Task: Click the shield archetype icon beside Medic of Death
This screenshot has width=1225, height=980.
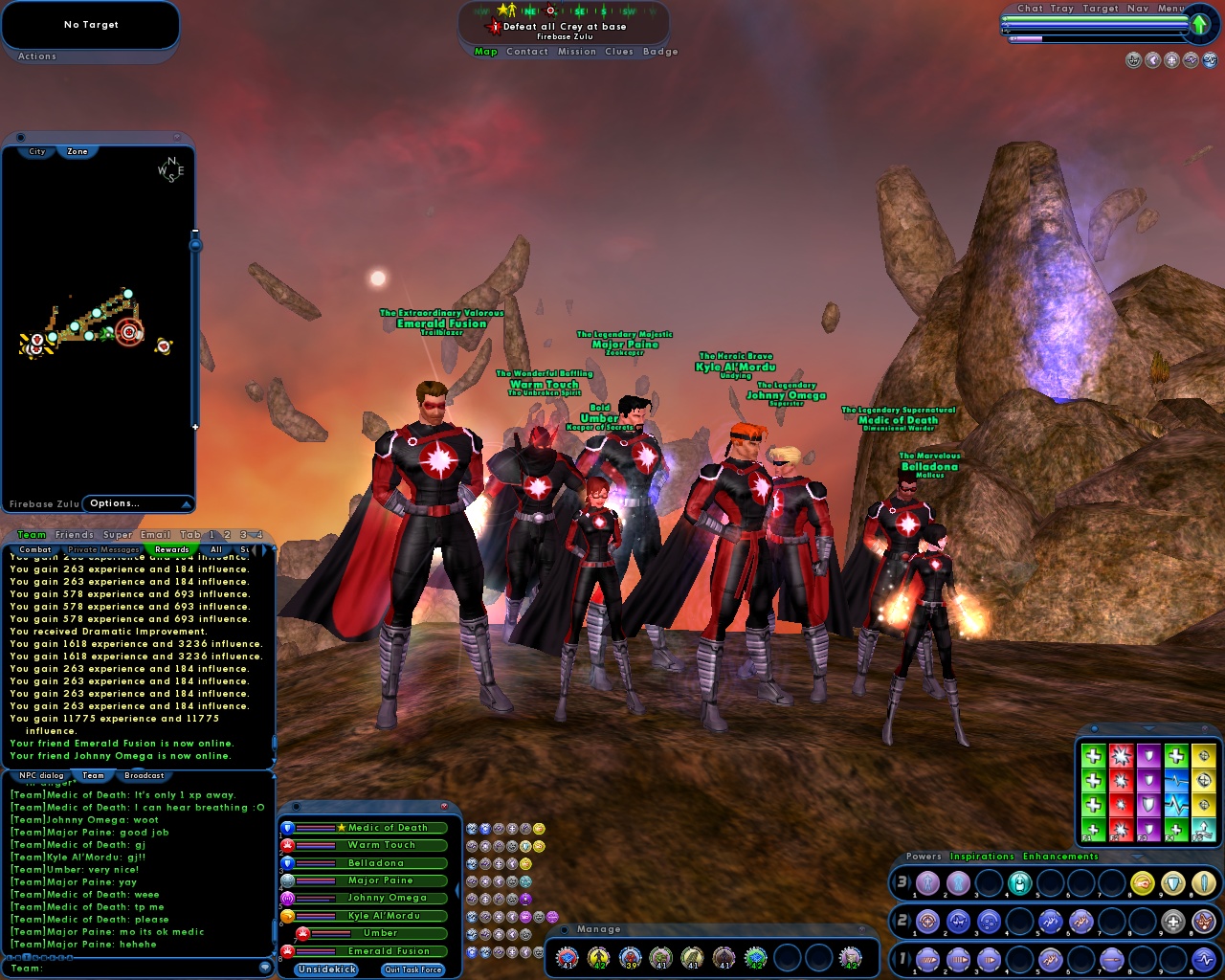Action: pos(288,829)
